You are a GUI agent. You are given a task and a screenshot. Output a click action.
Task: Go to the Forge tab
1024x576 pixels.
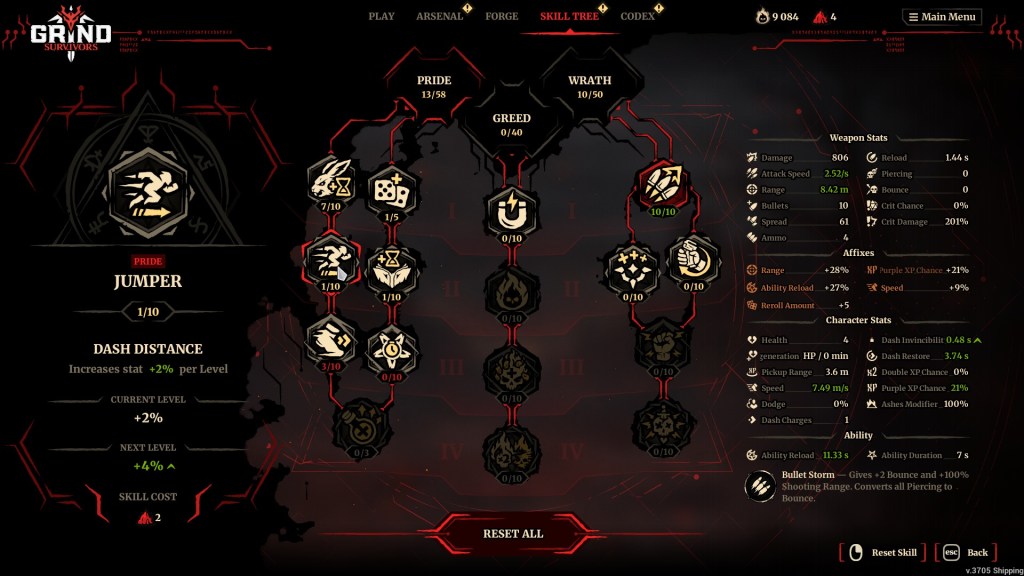point(501,16)
